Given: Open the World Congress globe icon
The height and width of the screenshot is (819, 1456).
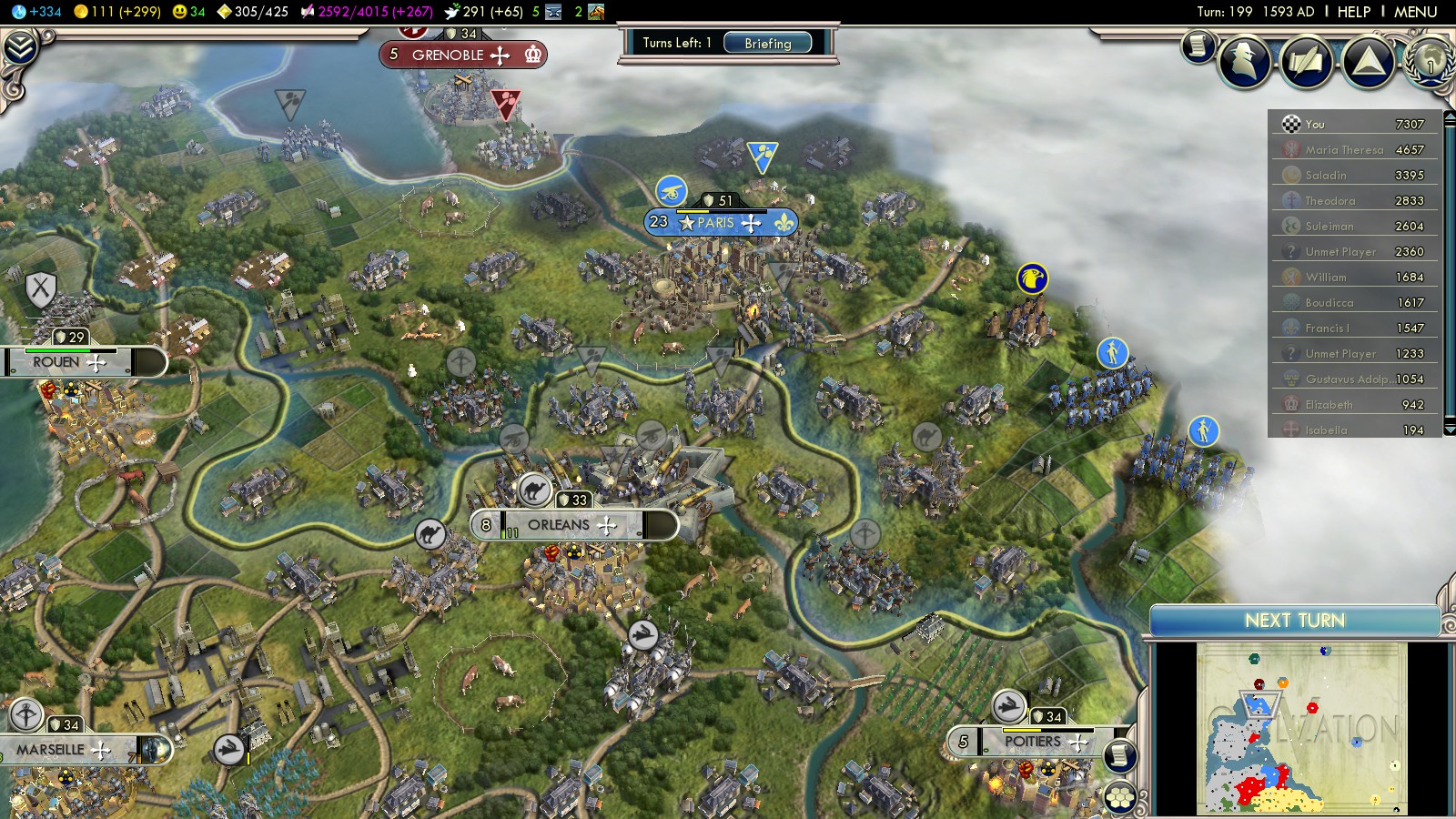Looking at the screenshot, I should 1430,61.
